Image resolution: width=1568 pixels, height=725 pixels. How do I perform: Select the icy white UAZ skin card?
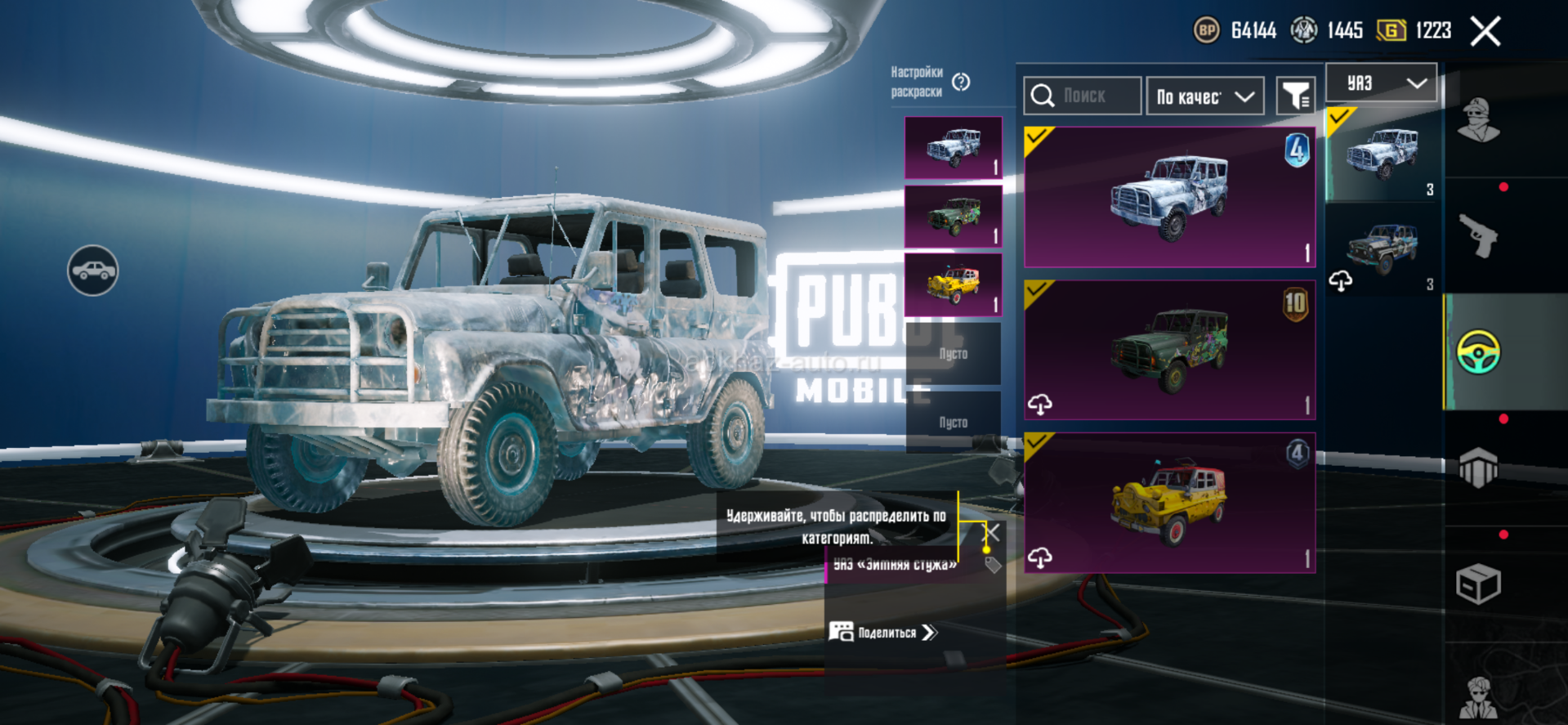click(x=1169, y=197)
